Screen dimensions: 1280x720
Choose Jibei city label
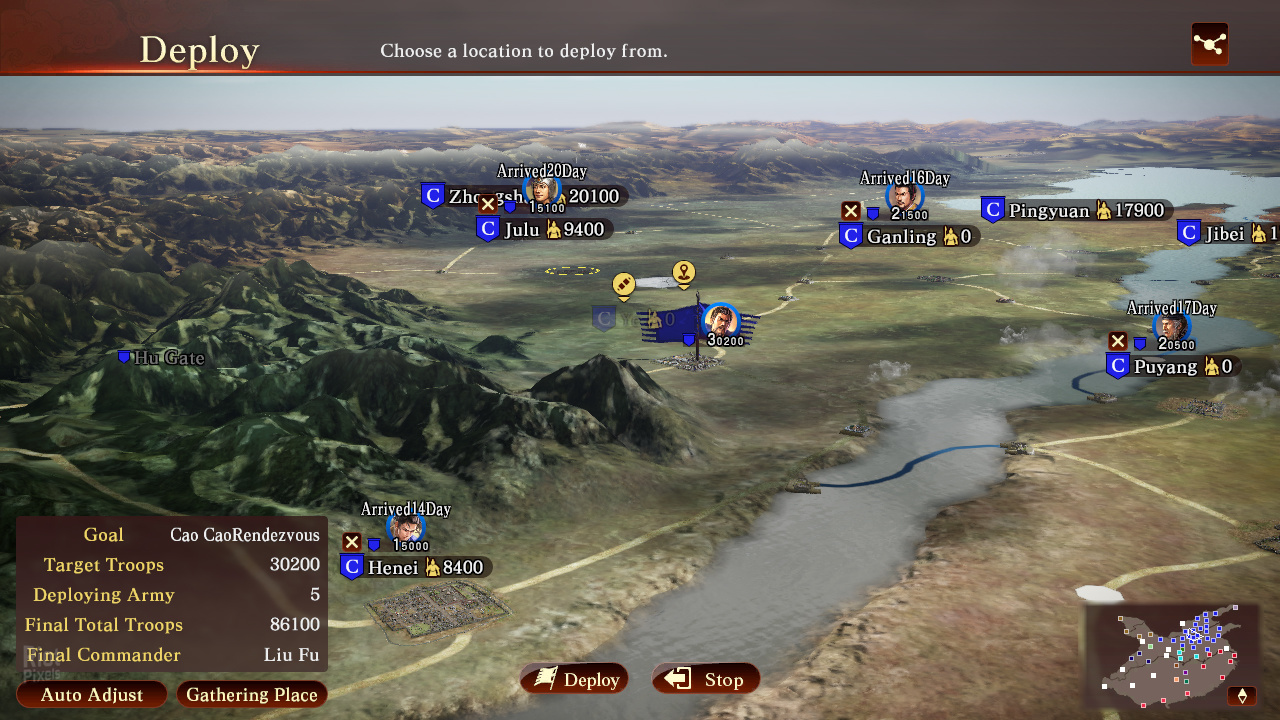pyautogui.click(x=1225, y=234)
